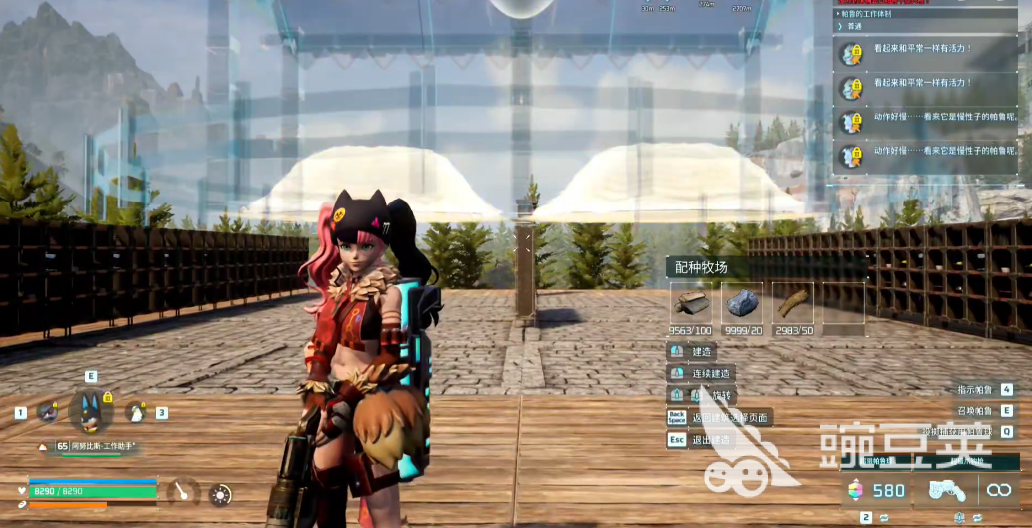Click the sun time-of-day indicator
This screenshot has width=1032, height=528.
coord(220,494)
